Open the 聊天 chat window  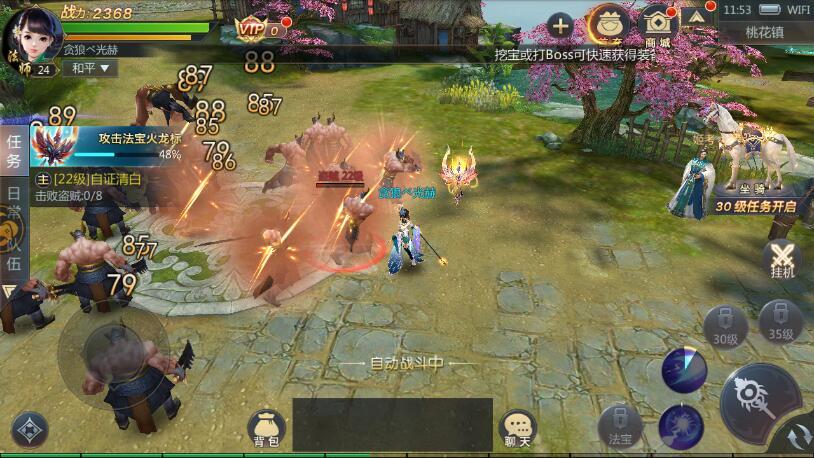(517, 429)
